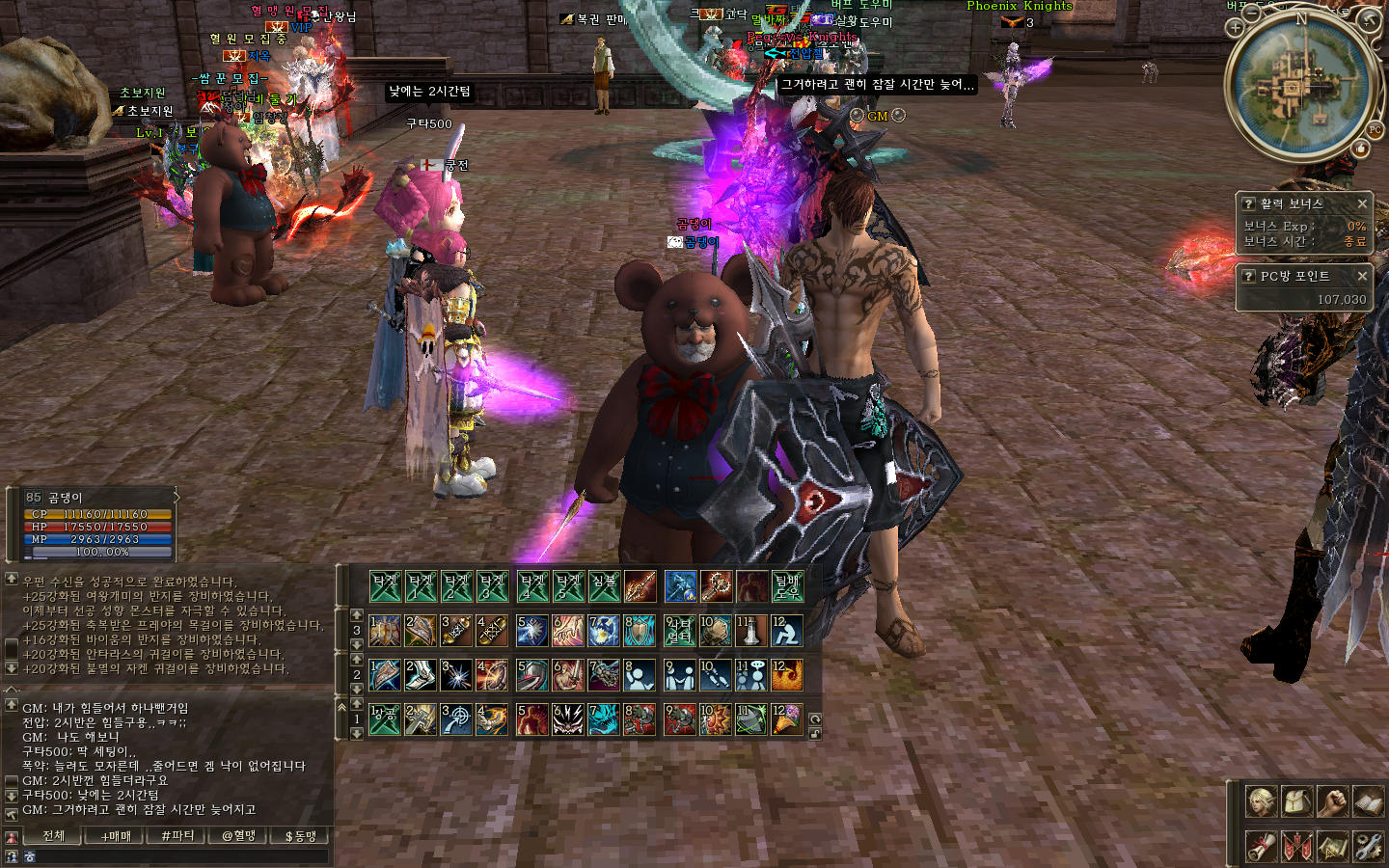Switch to the @혈맹 clan chat tab

pyautogui.click(x=238, y=836)
